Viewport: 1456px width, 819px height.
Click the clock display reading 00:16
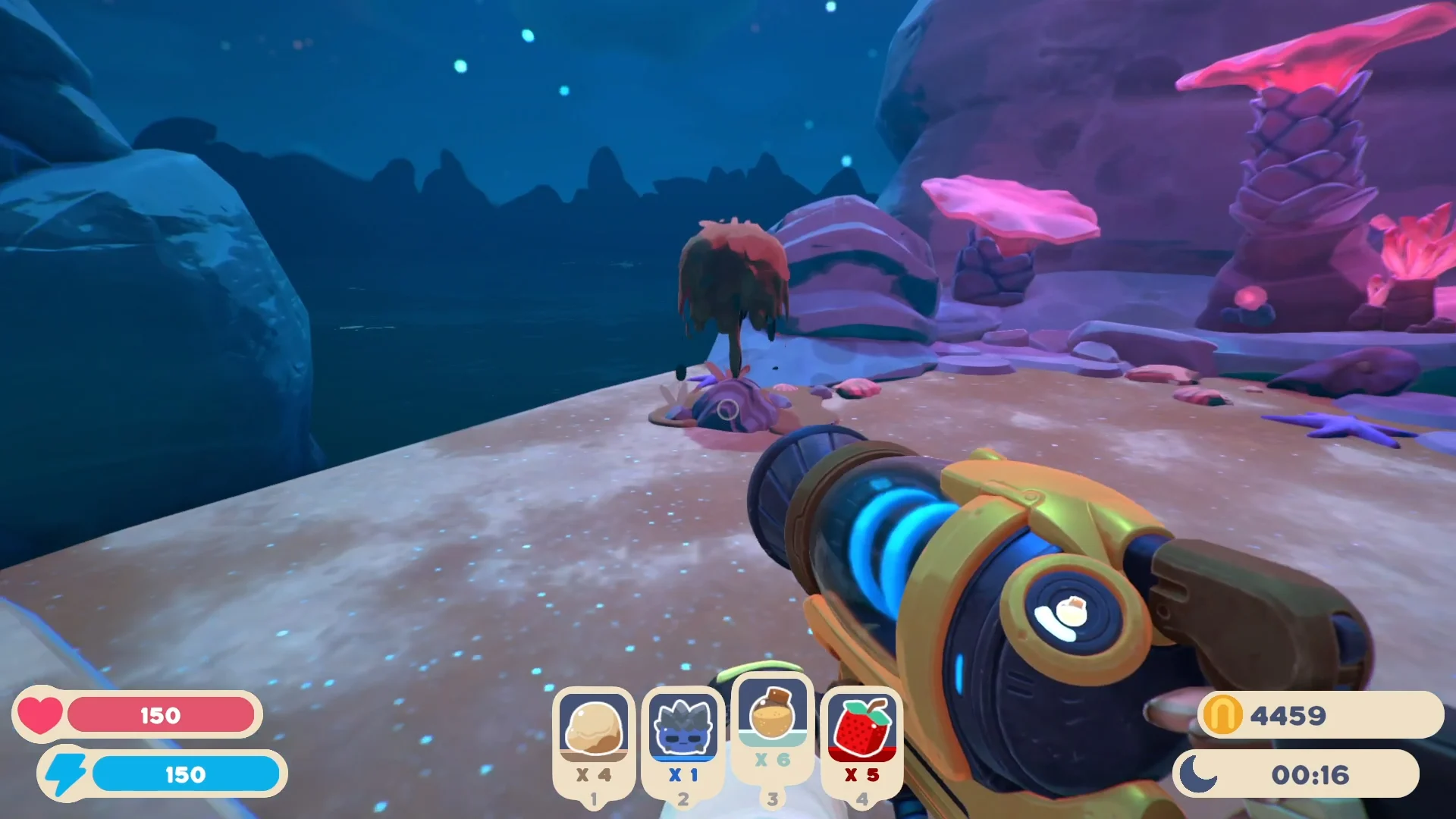(1312, 773)
